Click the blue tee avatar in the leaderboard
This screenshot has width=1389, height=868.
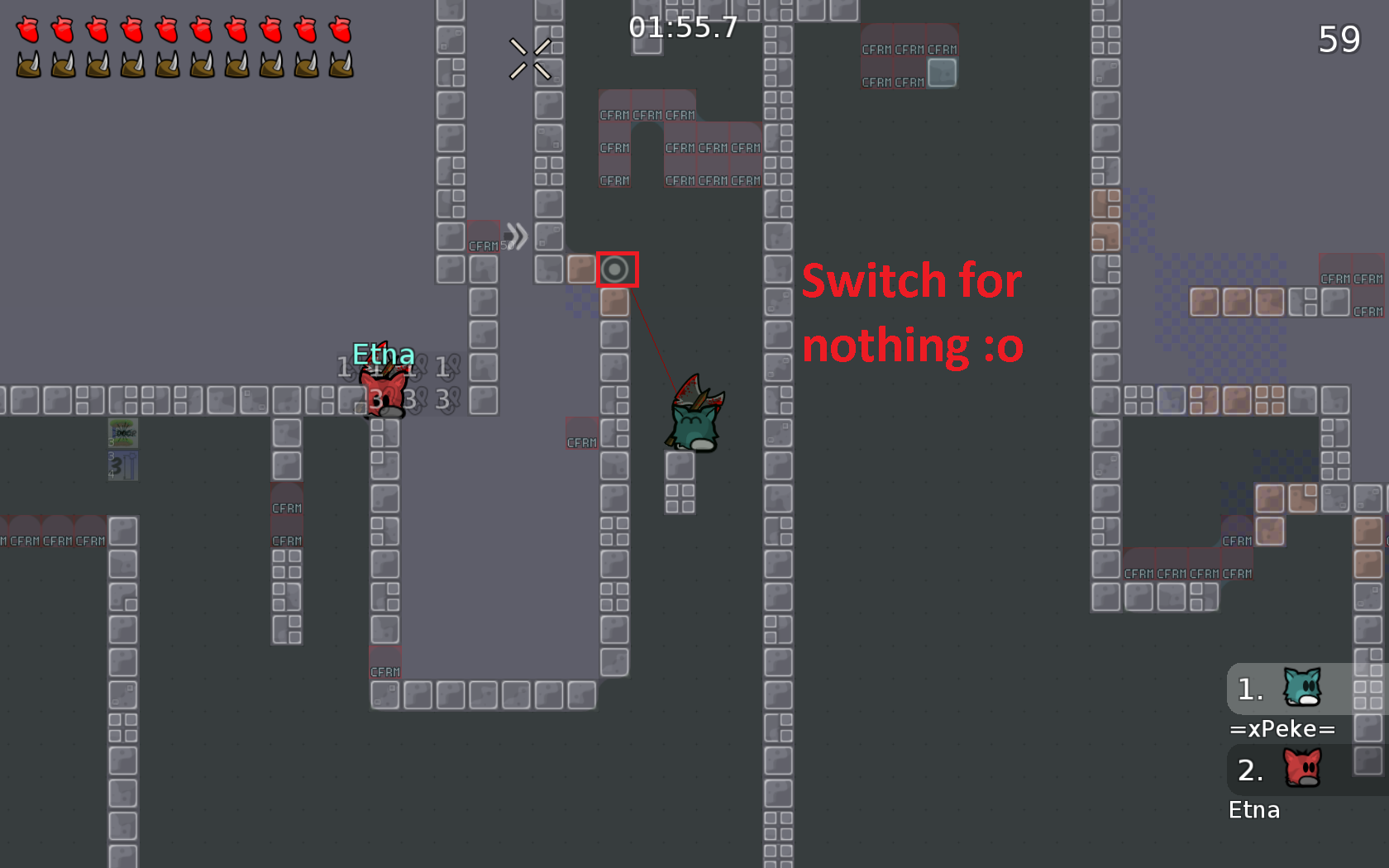tap(1304, 689)
